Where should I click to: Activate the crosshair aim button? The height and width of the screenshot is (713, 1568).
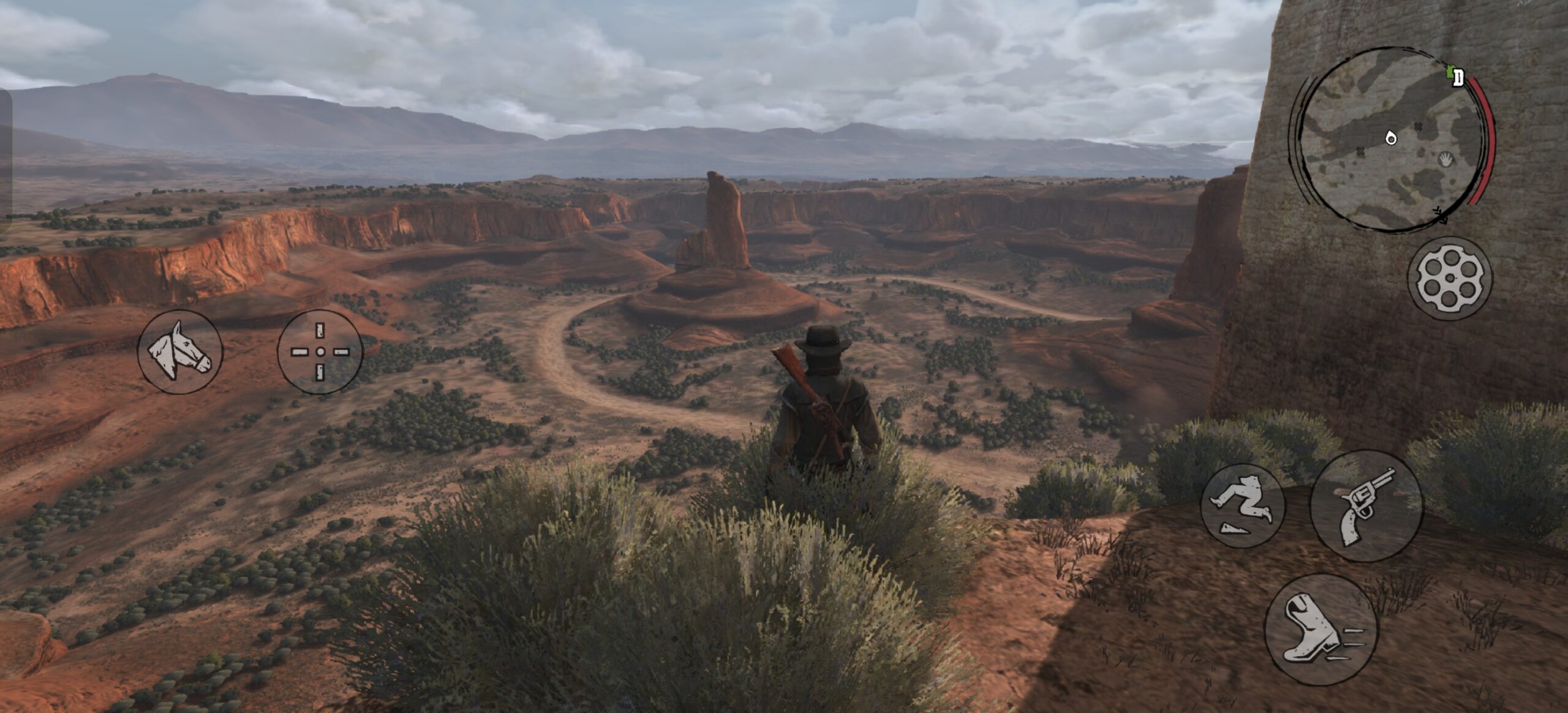320,352
